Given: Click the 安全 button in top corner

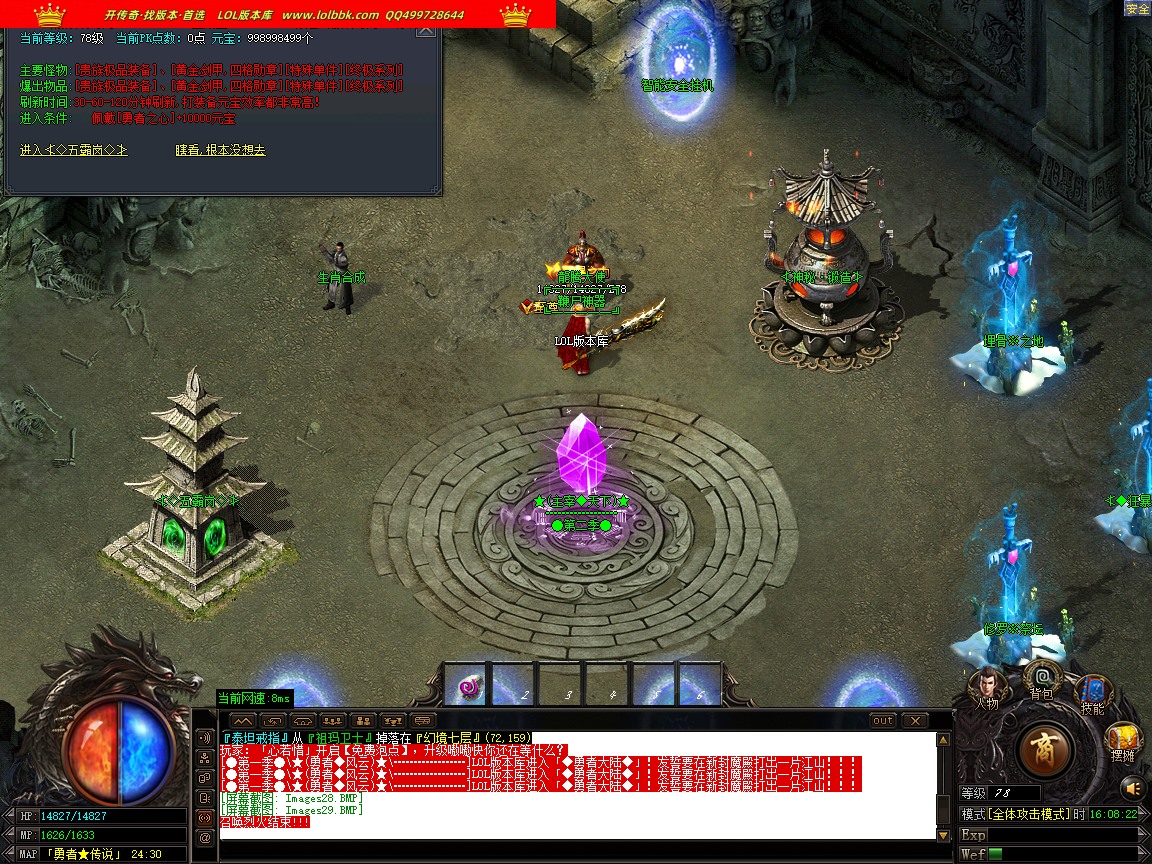Looking at the screenshot, I should pos(1137,9).
